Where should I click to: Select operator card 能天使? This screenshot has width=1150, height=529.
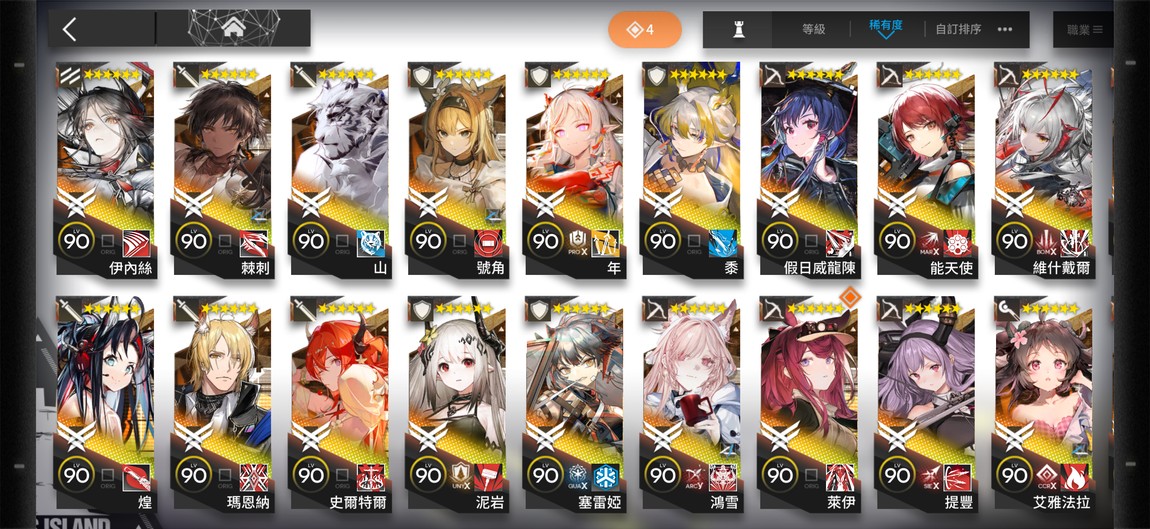(924, 167)
